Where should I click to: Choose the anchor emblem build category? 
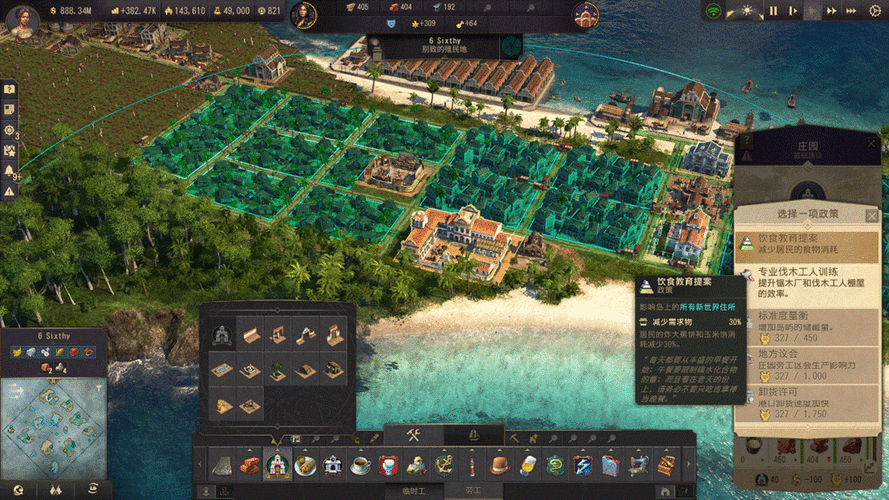click(444, 465)
